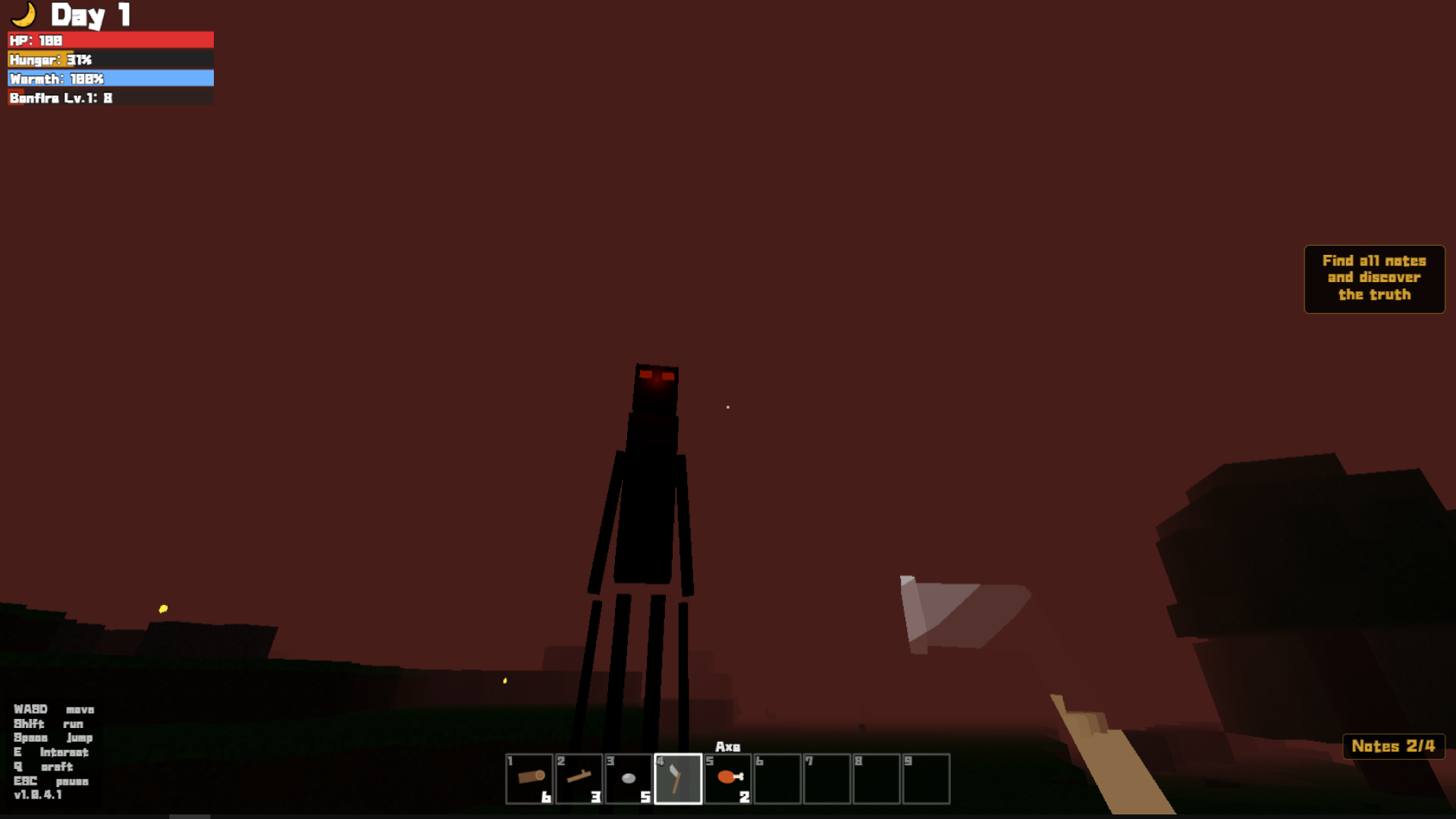The width and height of the screenshot is (1456, 819).
Task: Click the Warmth: 100% bar
Action: 110,78
